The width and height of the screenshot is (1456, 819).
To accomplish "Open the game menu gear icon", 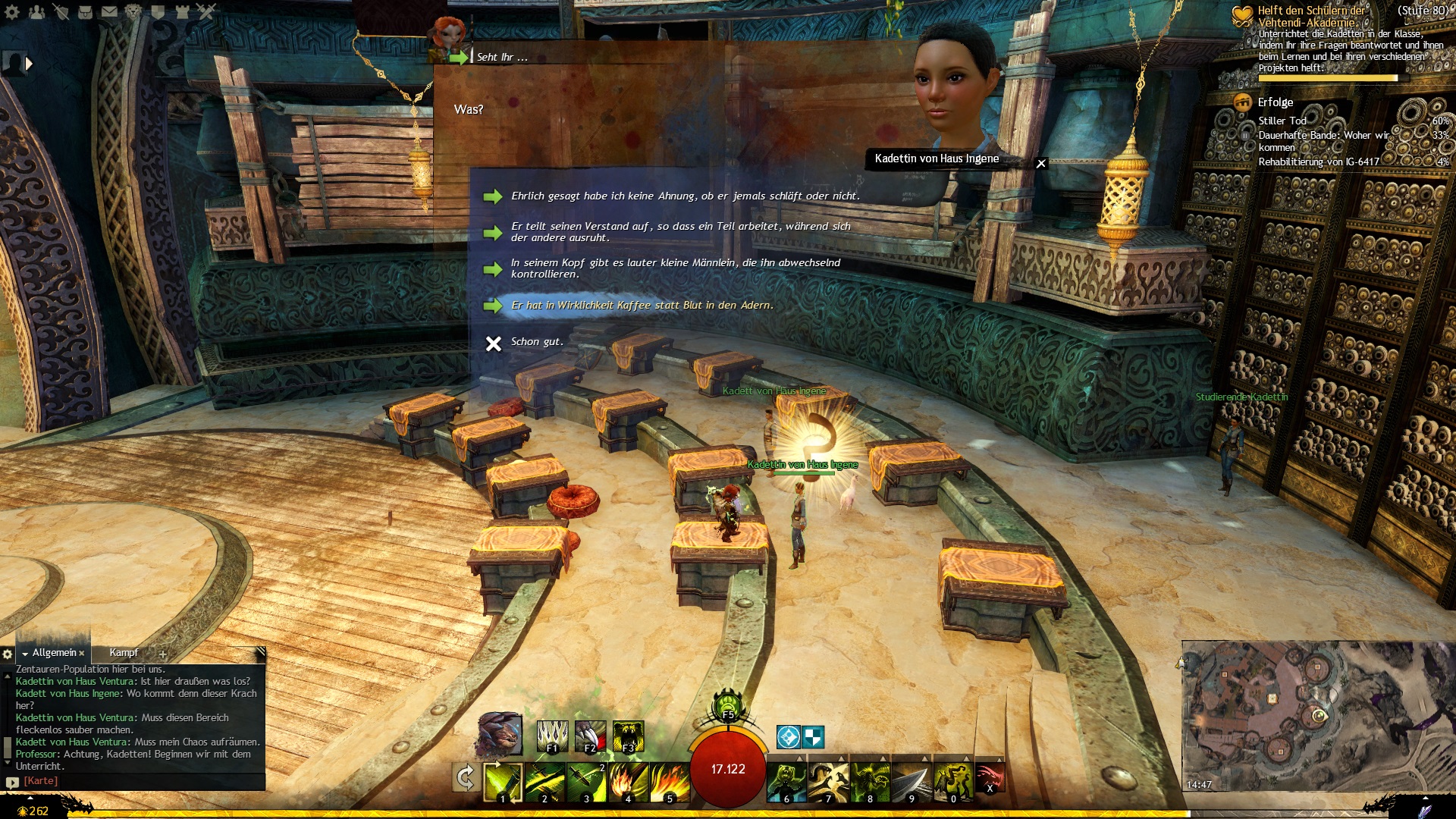I will tap(12, 11).
